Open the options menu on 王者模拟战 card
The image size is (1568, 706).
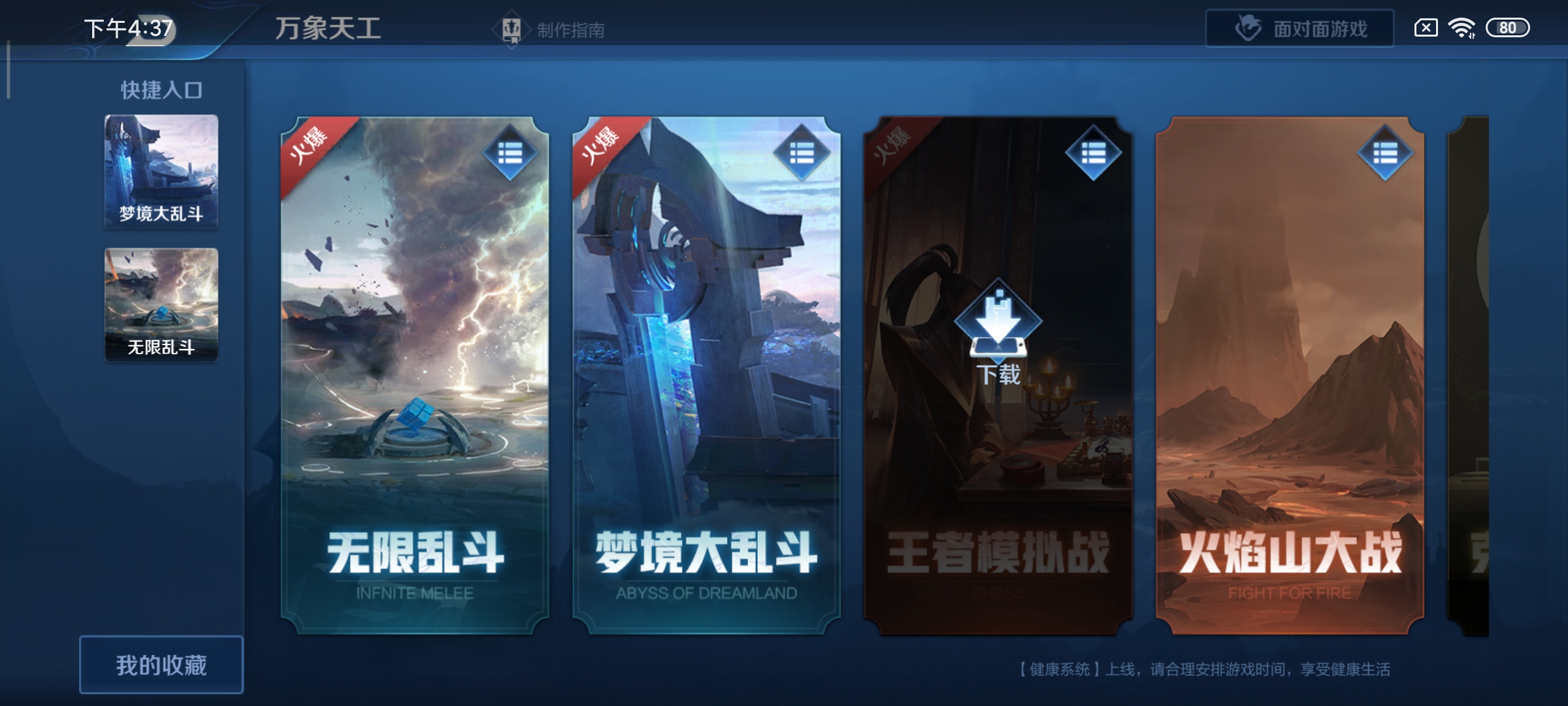(1095, 152)
